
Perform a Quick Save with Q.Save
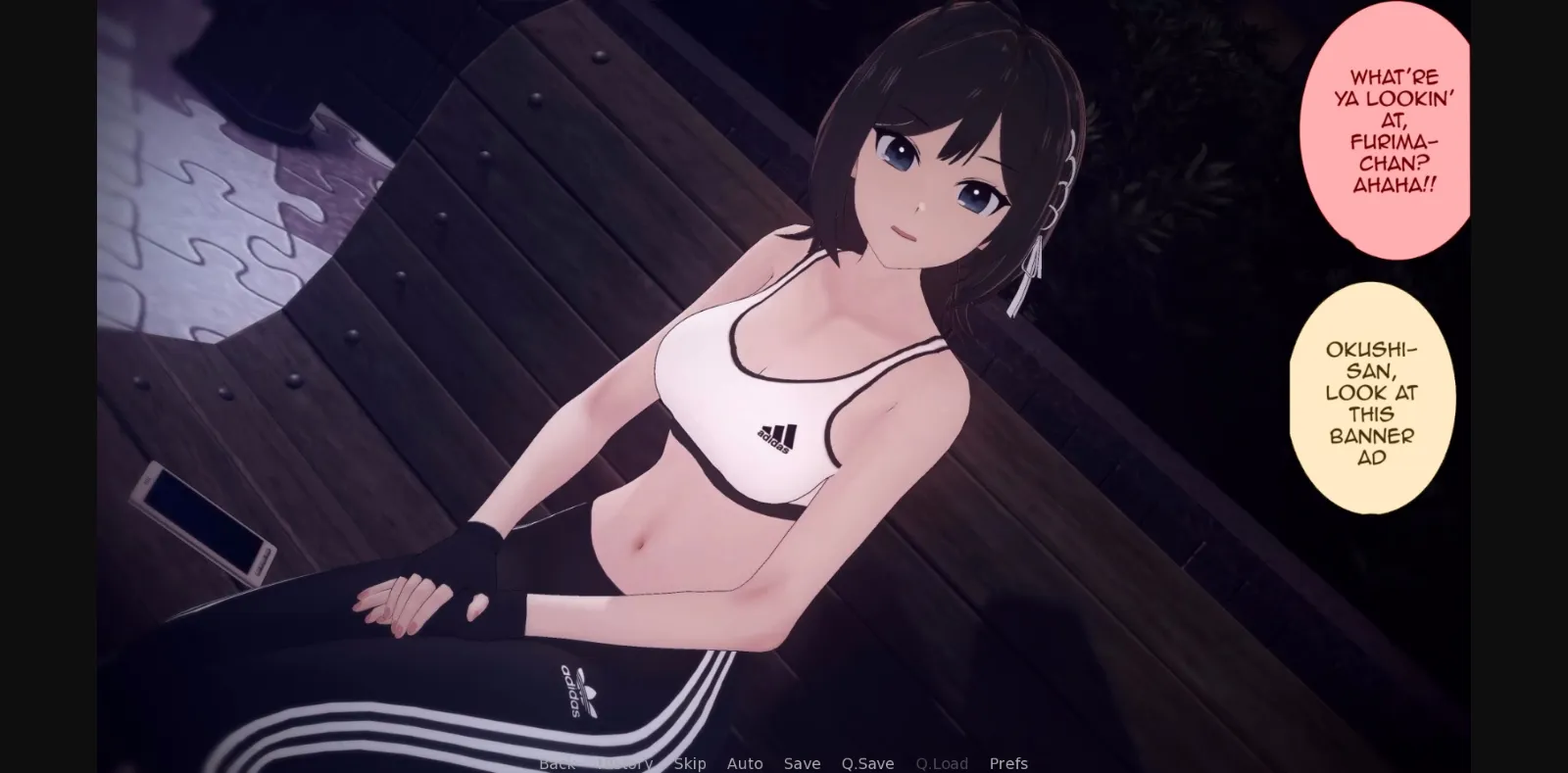(x=868, y=762)
